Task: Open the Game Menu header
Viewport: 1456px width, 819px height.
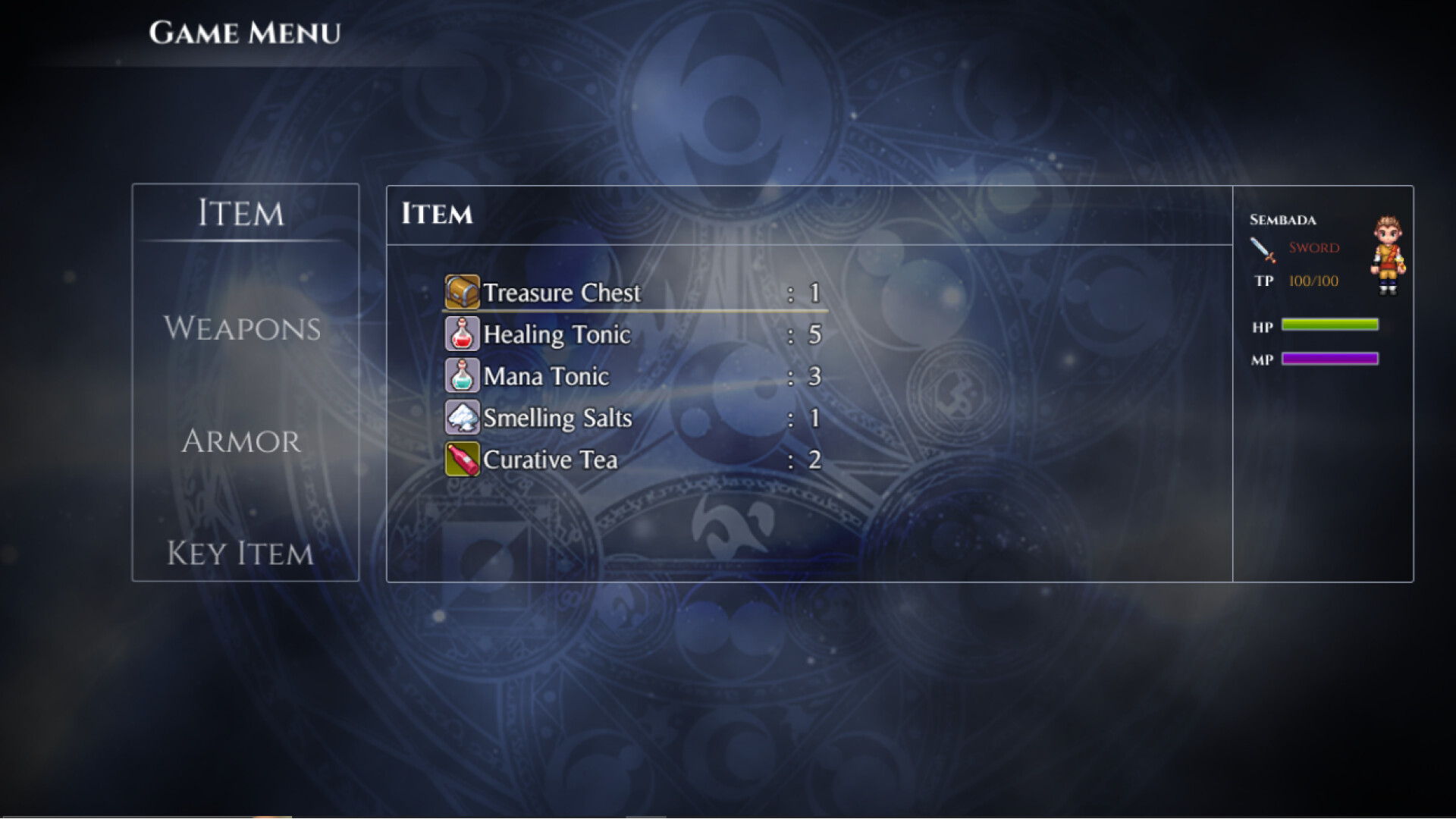Action: [x=245, y=32]
